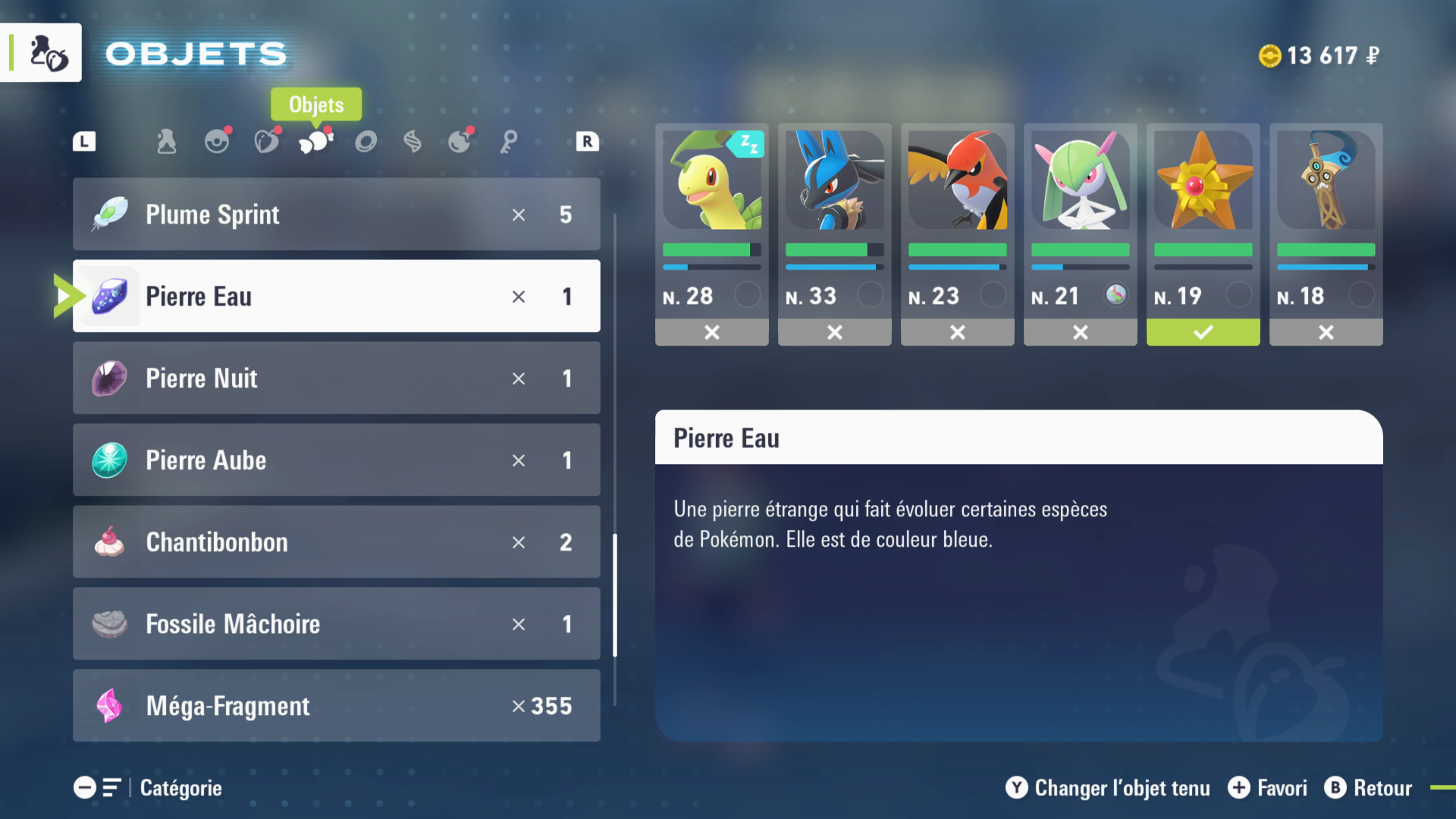The image size is (1456, 819).
Task: Select the Treasures category icon with red dot
Action: [460, 141]
